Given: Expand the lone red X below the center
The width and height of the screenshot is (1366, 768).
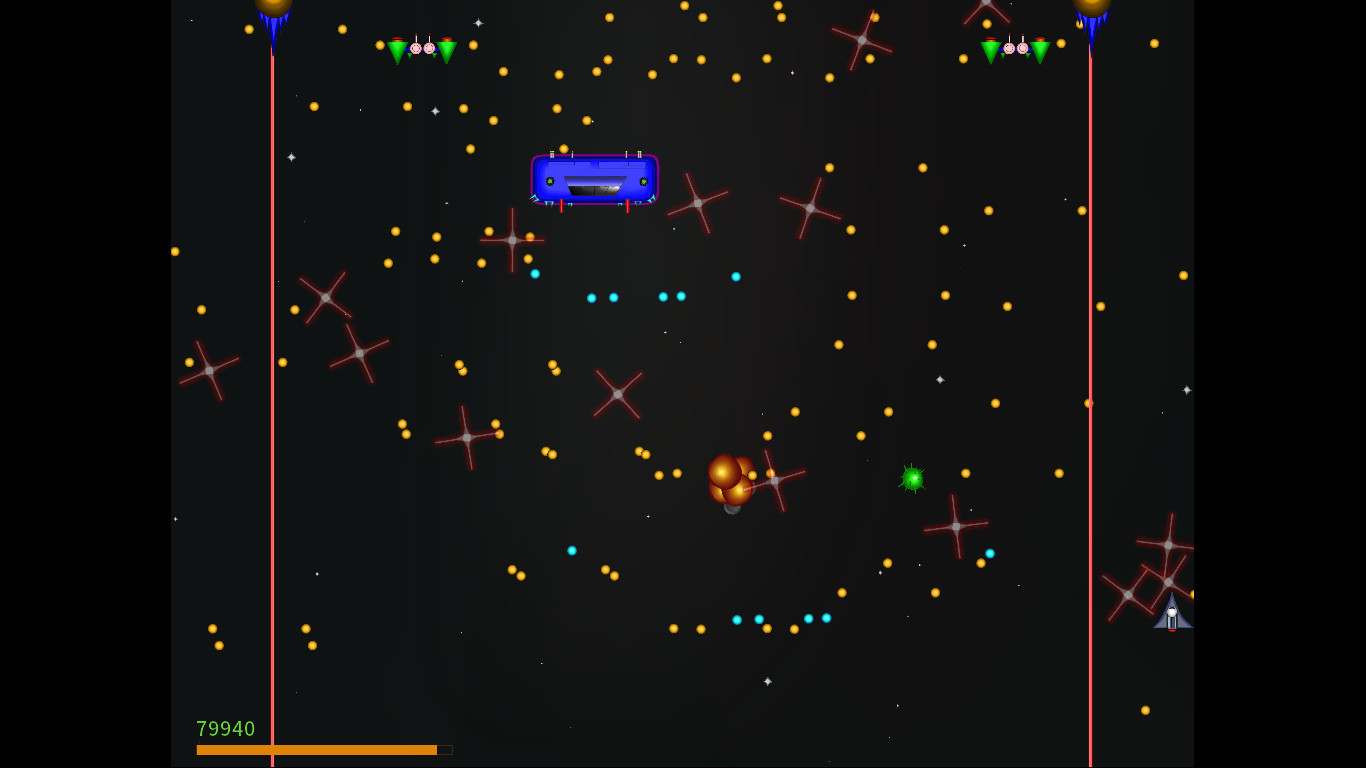Looking at the screenshot, I should click(617, 396).
